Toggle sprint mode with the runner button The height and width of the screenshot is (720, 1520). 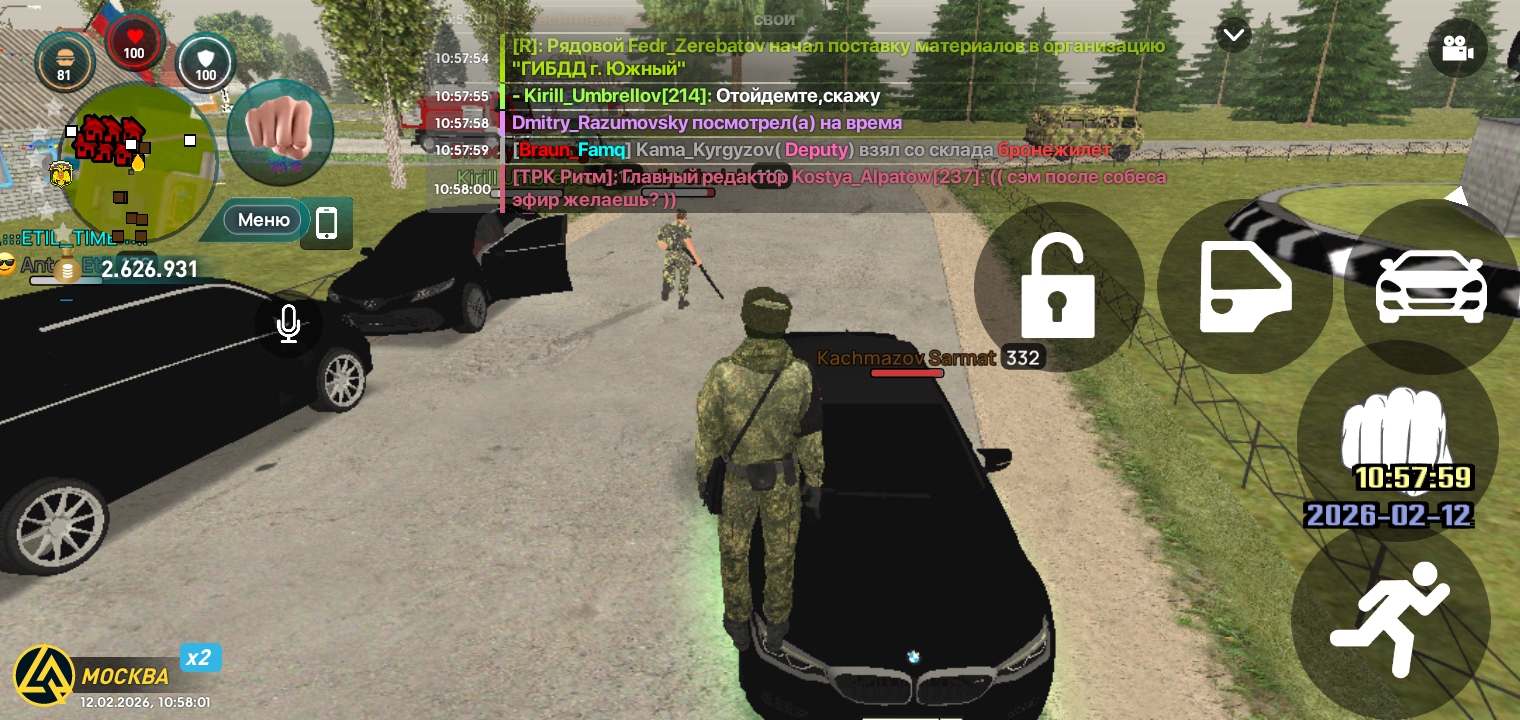(1390, 617)
